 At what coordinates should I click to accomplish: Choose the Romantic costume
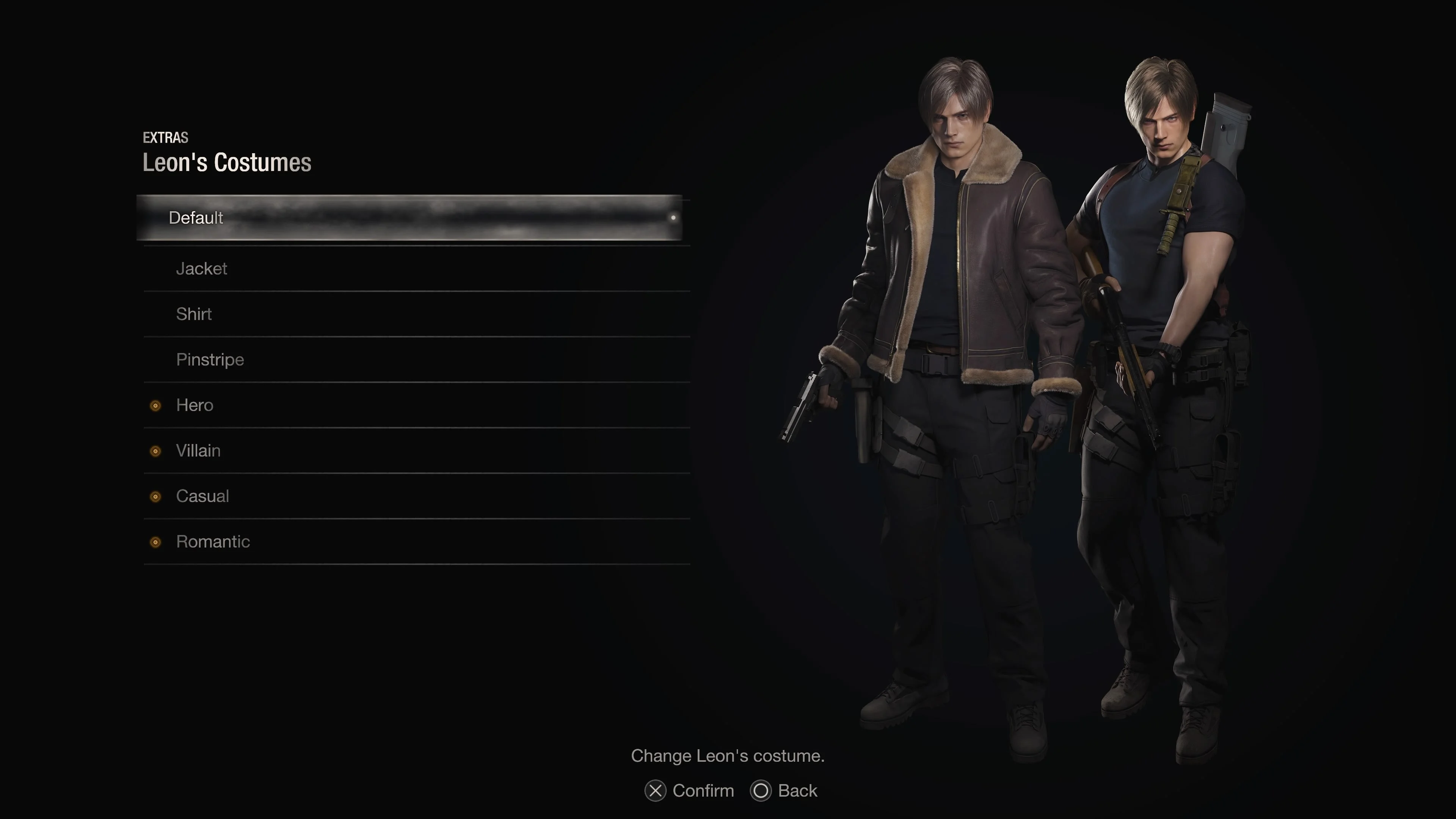pos(213,541)
